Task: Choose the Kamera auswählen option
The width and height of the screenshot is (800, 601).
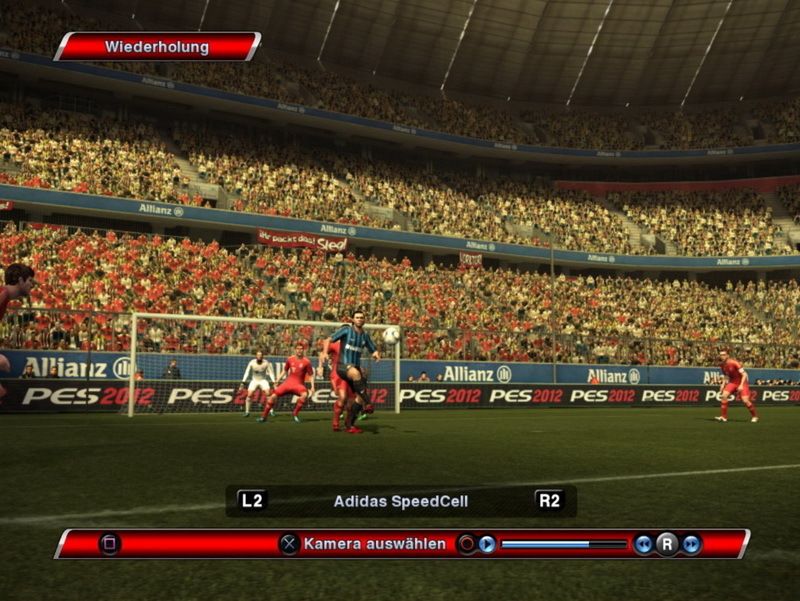Action: click(374, 544)
